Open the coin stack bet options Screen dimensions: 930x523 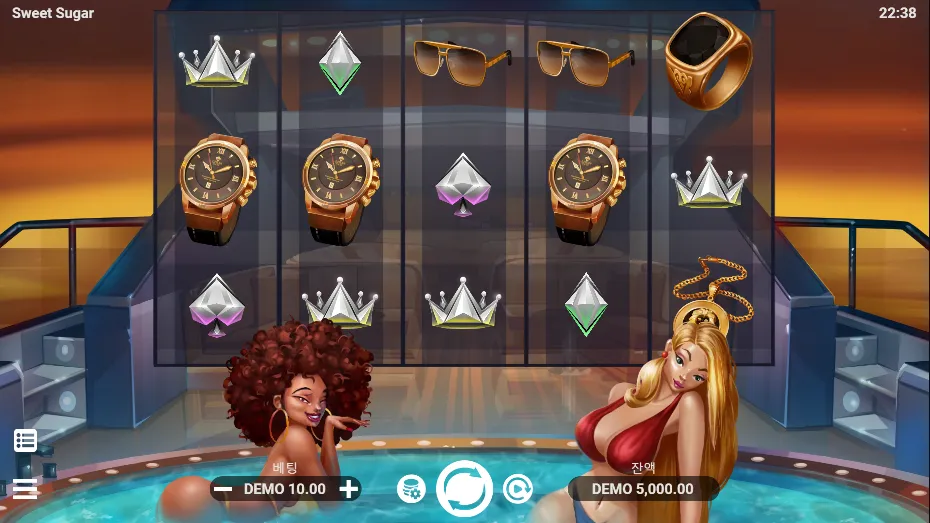410,489
